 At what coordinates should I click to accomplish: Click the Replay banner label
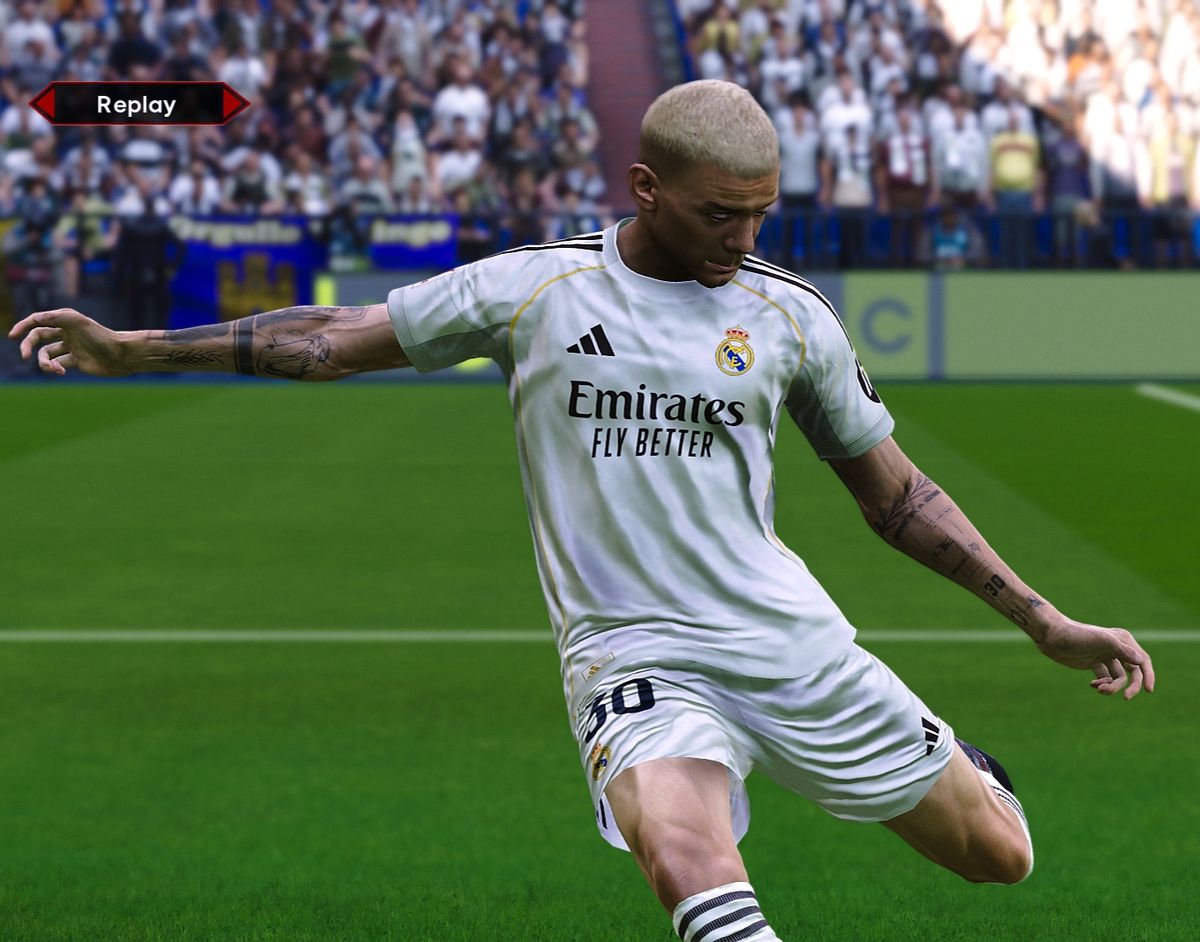pos(136,104)
